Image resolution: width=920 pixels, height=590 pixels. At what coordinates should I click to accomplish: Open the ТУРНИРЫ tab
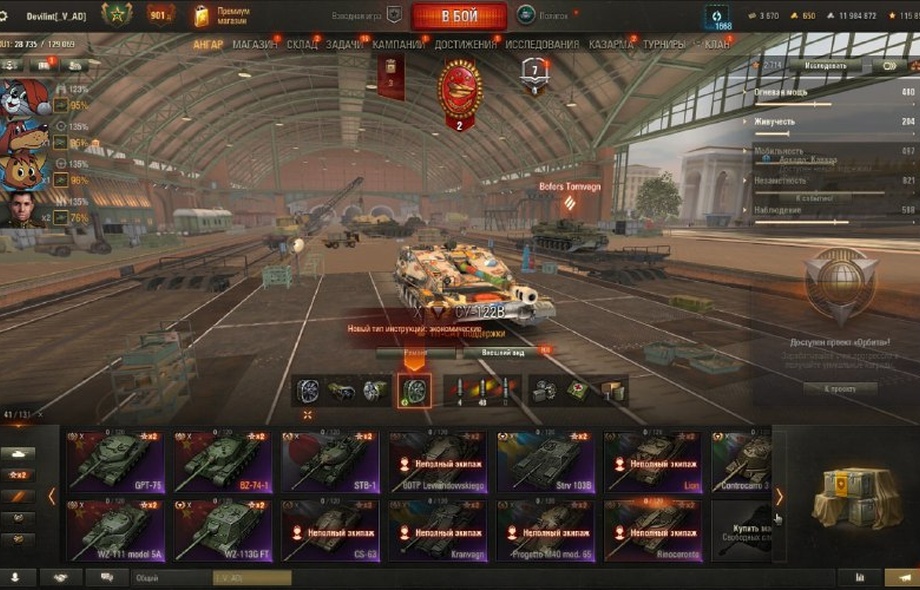tap(664, 45)
